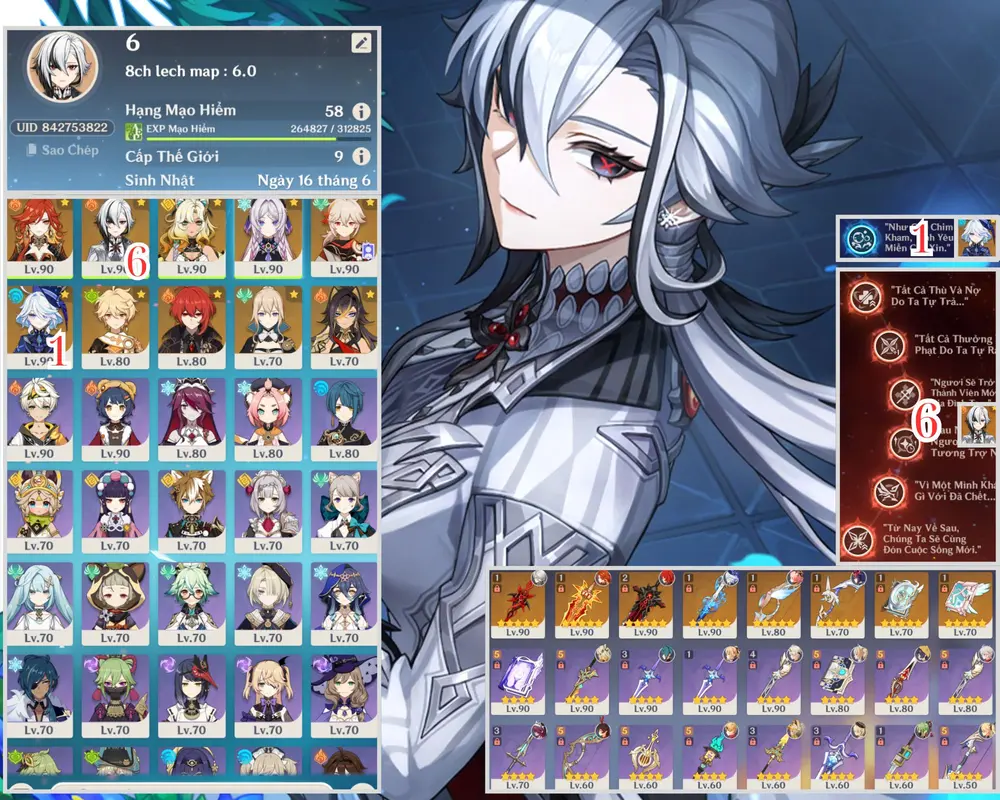
Task: Show the info icon for Cấp Thế Giới
Action: point(360,156)
